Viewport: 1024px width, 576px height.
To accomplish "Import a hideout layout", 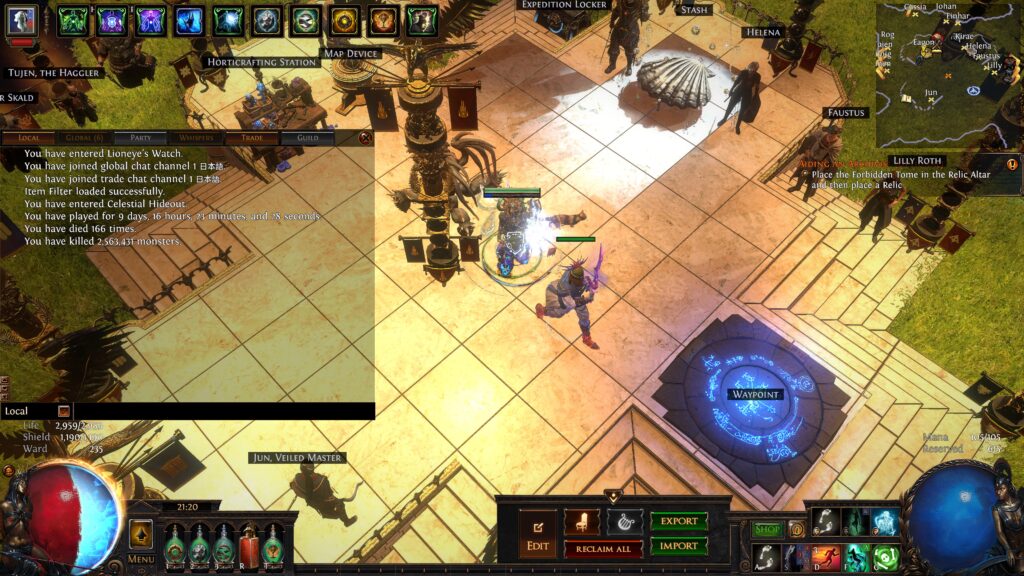I will coord(679,546).
